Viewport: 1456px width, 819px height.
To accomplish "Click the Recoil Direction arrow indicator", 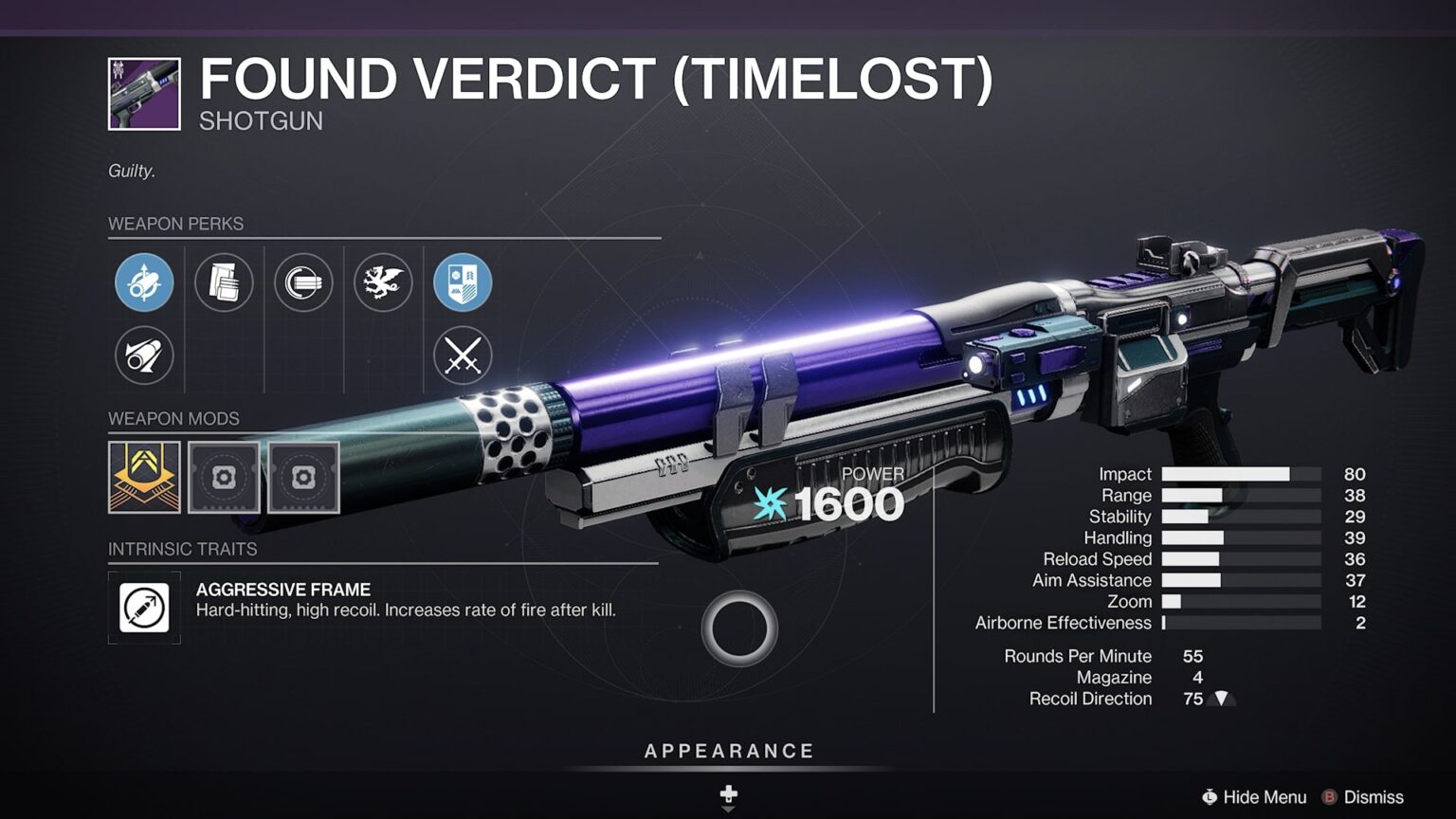I will click(1223, 699).
